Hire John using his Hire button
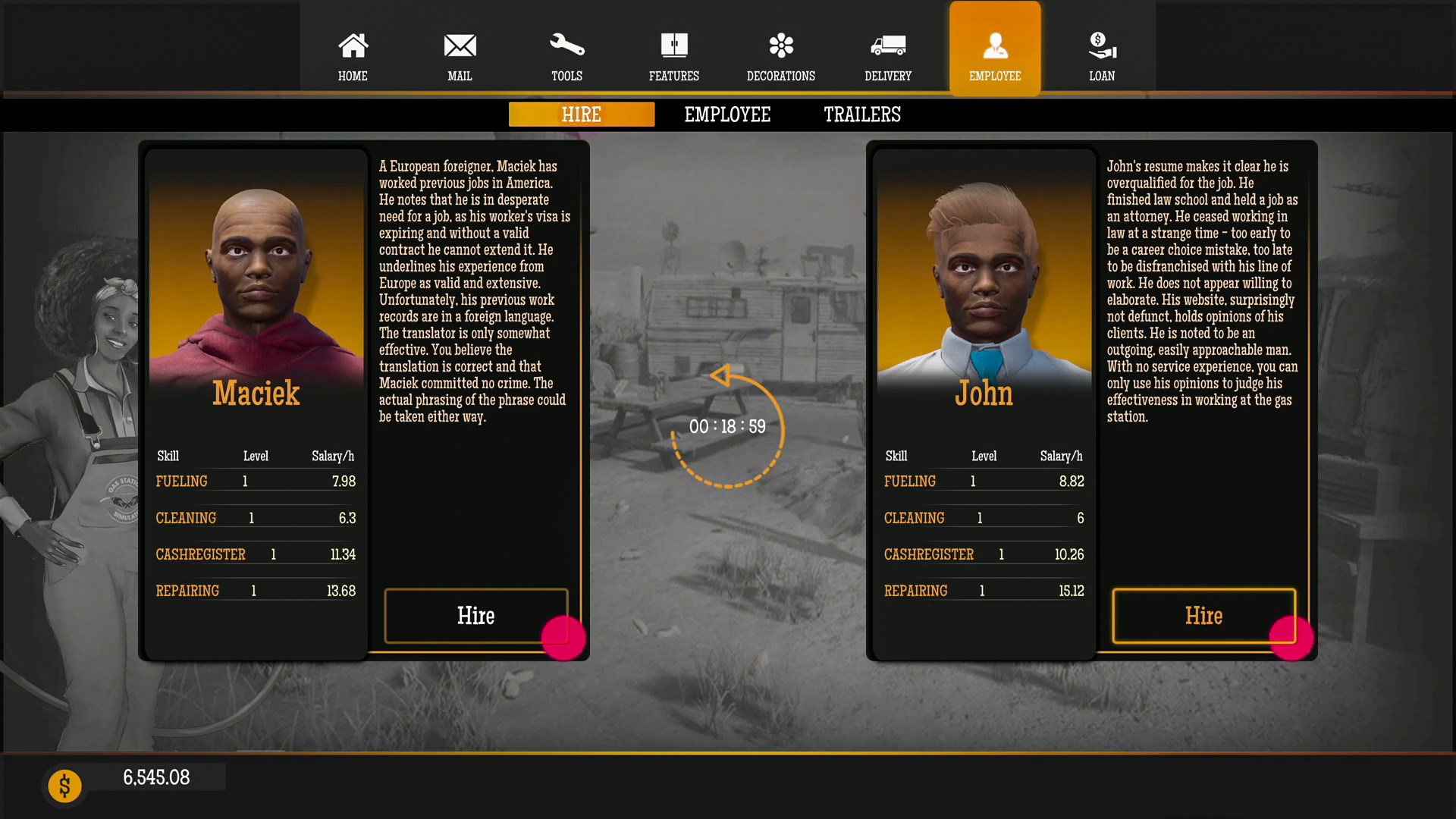The width and height of the screenshot is (1456, 819). pyautogui.click(x=1203, y=616)
